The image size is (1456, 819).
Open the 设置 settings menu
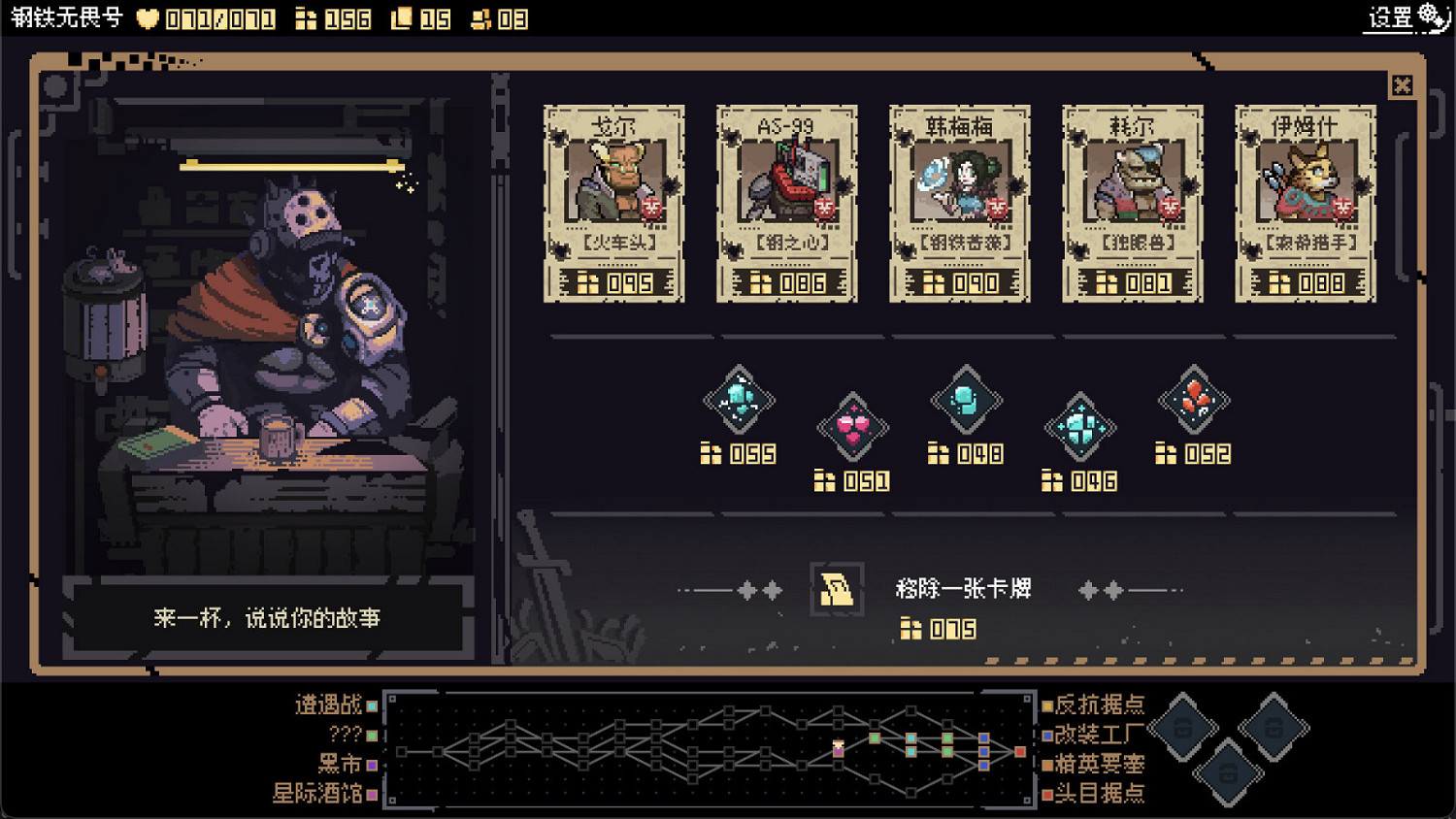click(1390, 16)
